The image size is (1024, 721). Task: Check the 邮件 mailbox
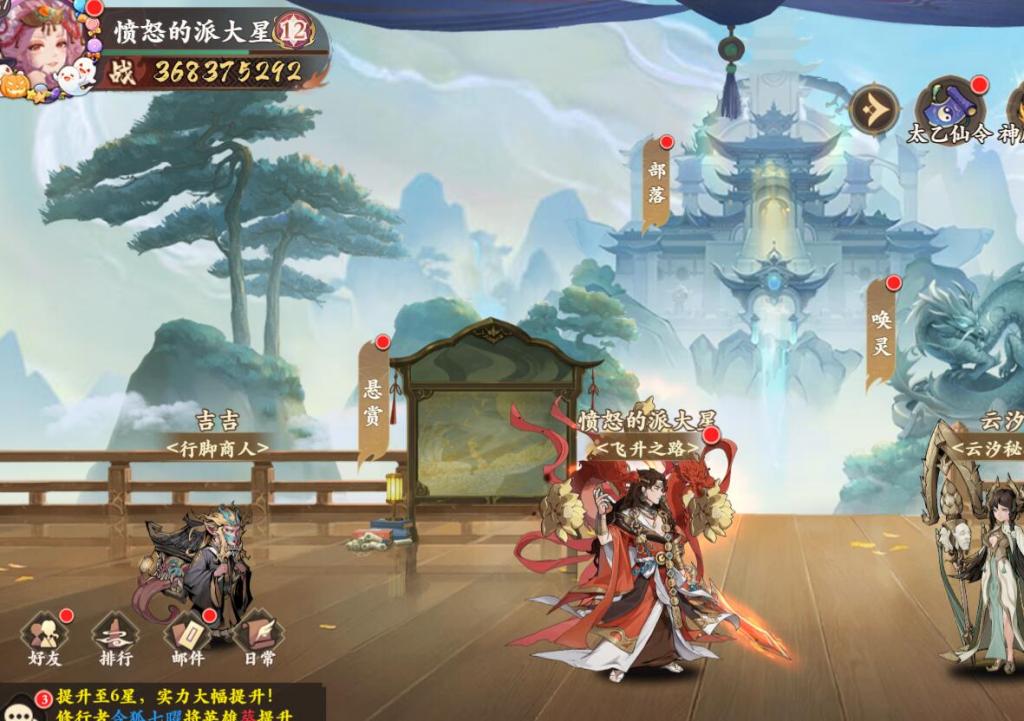point(187,639)
